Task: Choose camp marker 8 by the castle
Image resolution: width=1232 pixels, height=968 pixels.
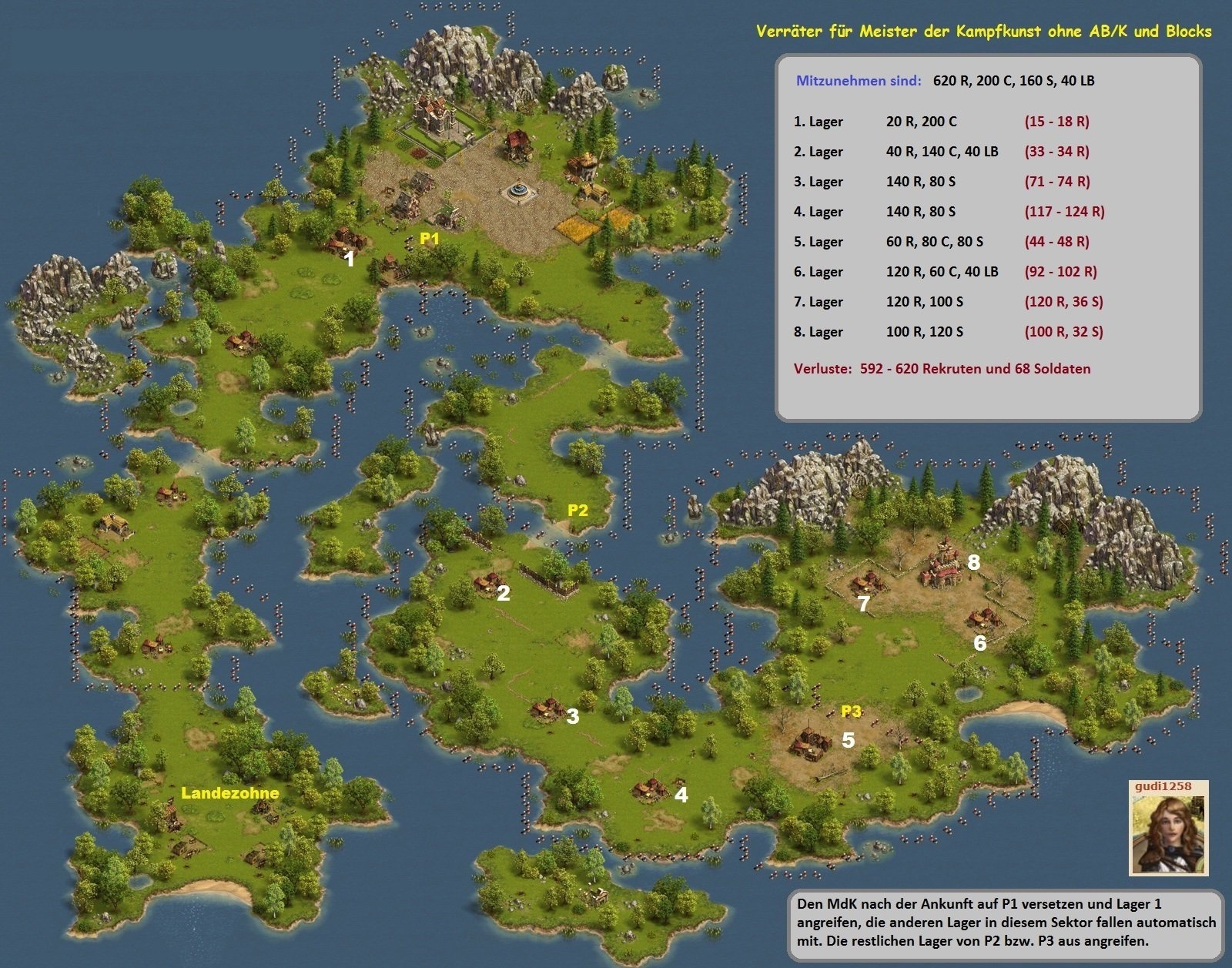Action: click(973, 562)
